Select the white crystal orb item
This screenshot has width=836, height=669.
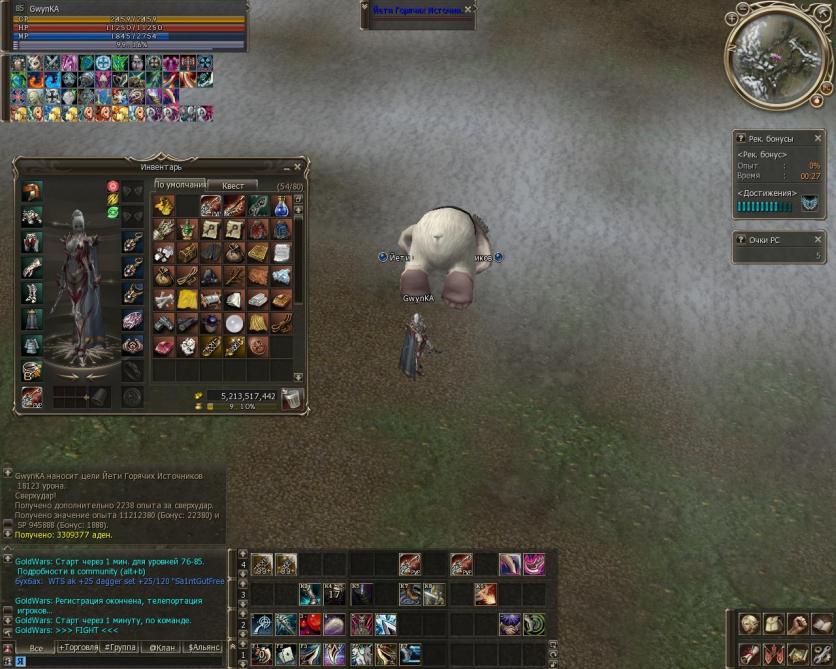(x=234, y=323)
